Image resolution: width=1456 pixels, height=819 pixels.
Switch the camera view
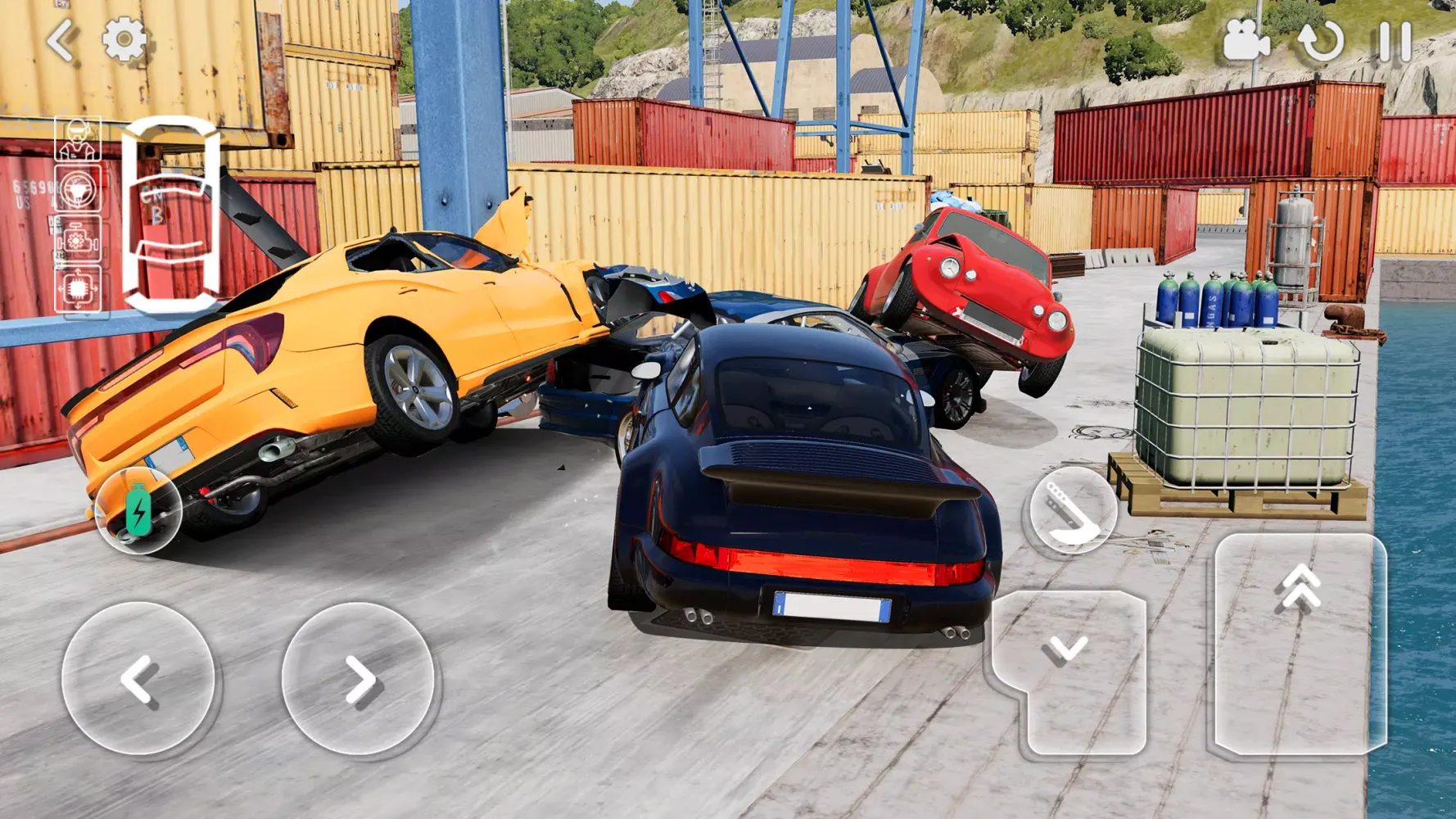click(x=1245, y=40)
